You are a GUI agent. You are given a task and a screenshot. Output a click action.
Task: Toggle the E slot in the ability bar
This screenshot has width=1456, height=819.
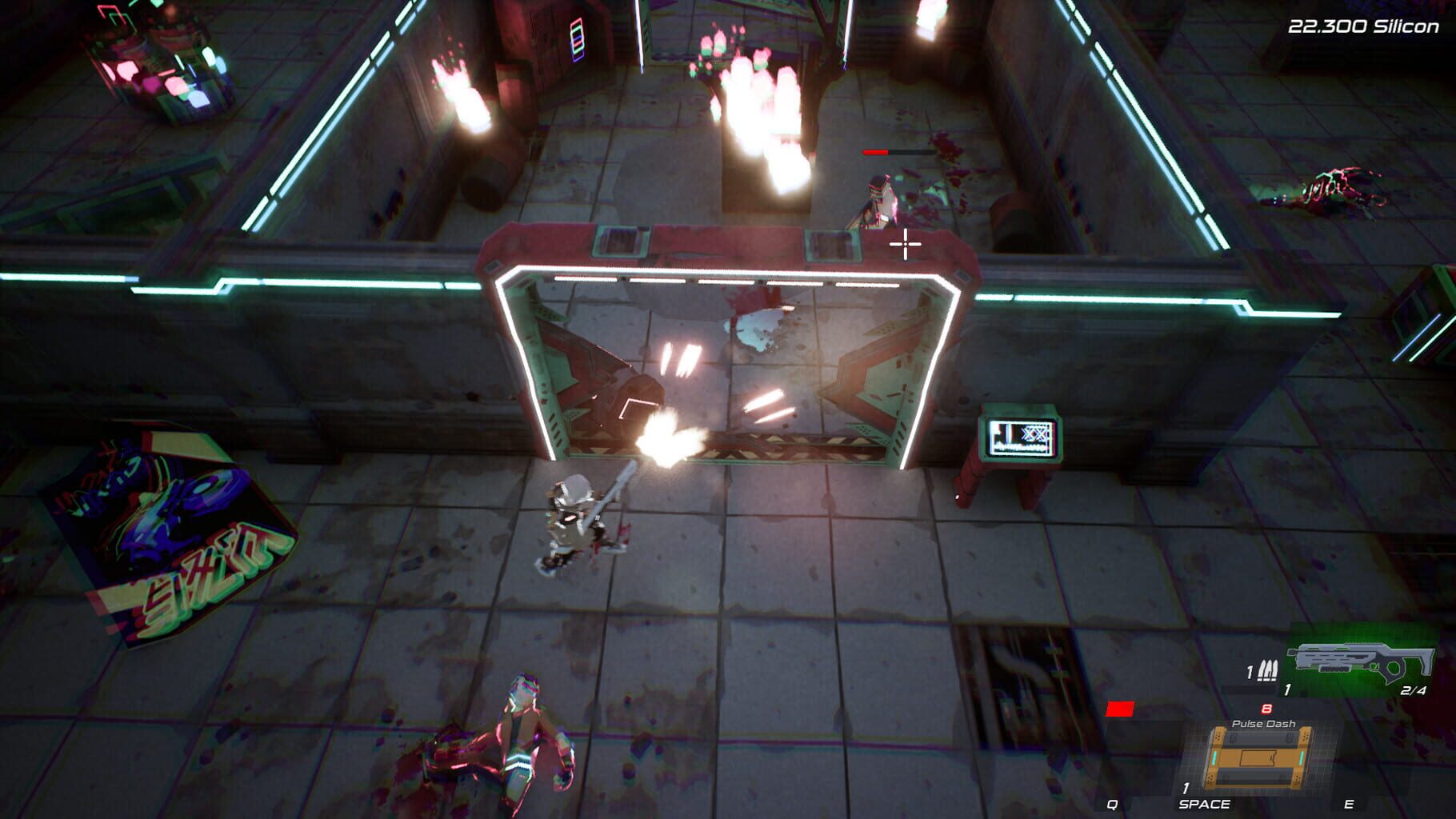coord(1350,804)
